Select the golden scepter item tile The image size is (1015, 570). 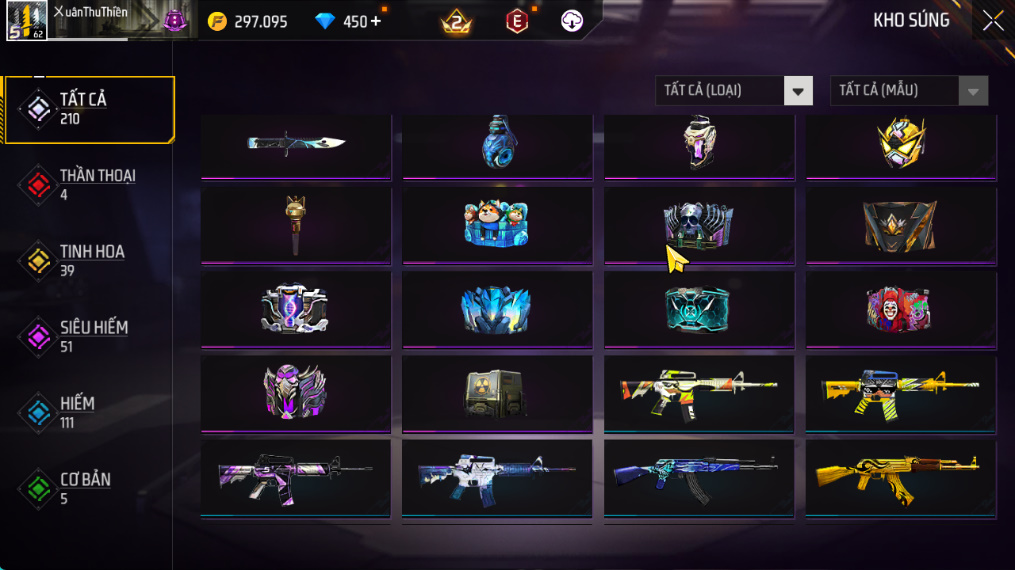[296, 225]
